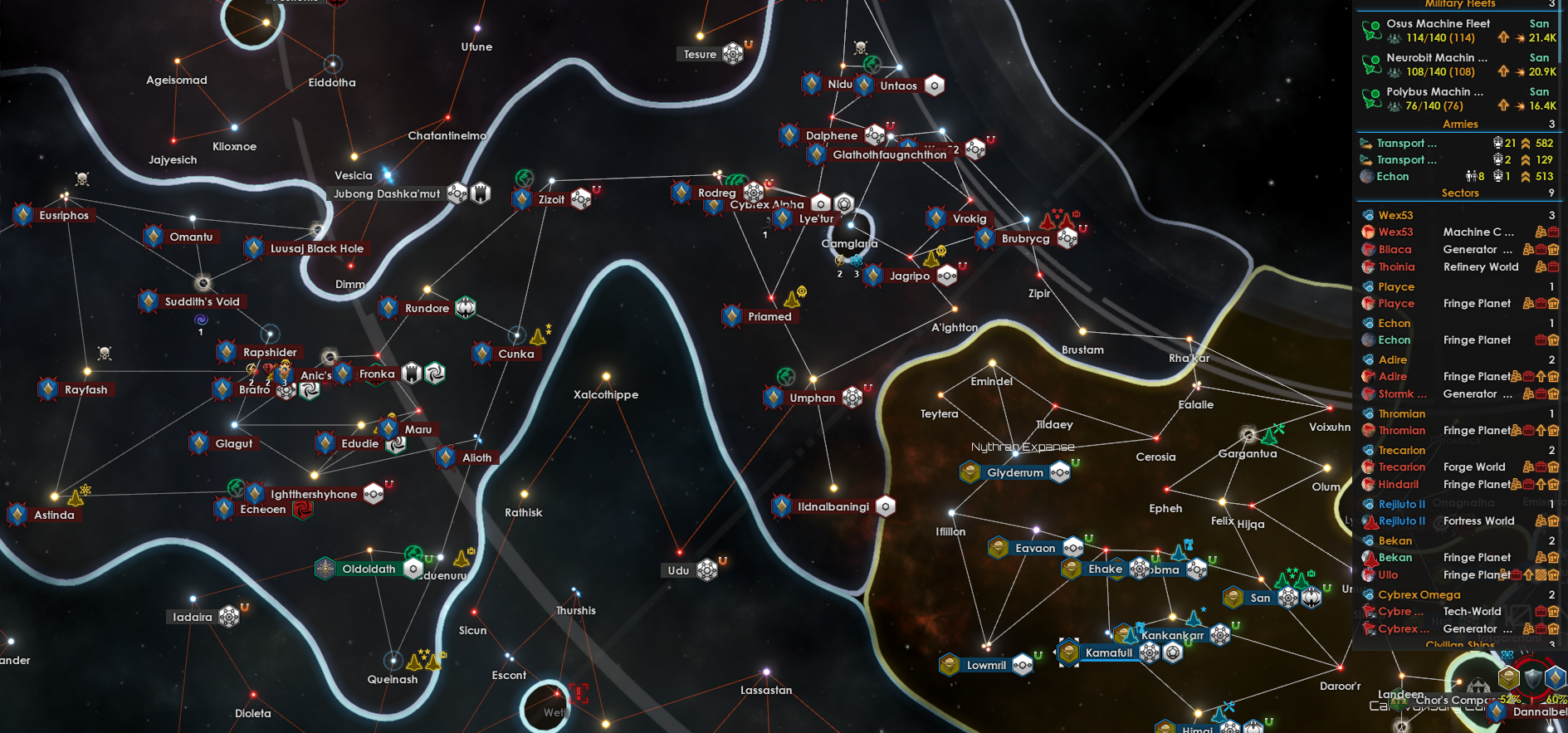The image size is (1568, 733).
Task: Click the Military Fleets section header
Action: coord(1458,5)
